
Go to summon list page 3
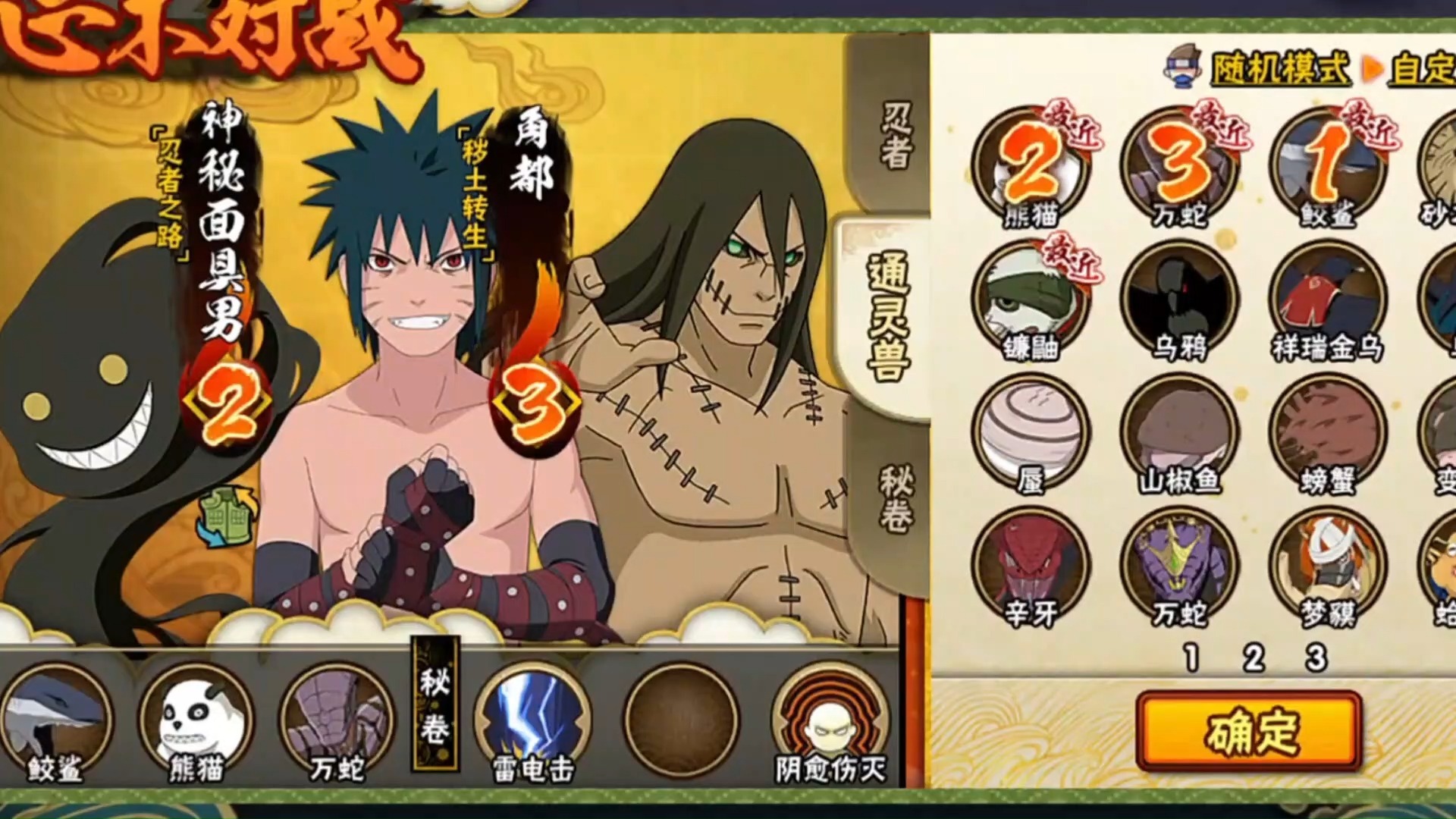pyautogui.click(x=1316, y=658)
